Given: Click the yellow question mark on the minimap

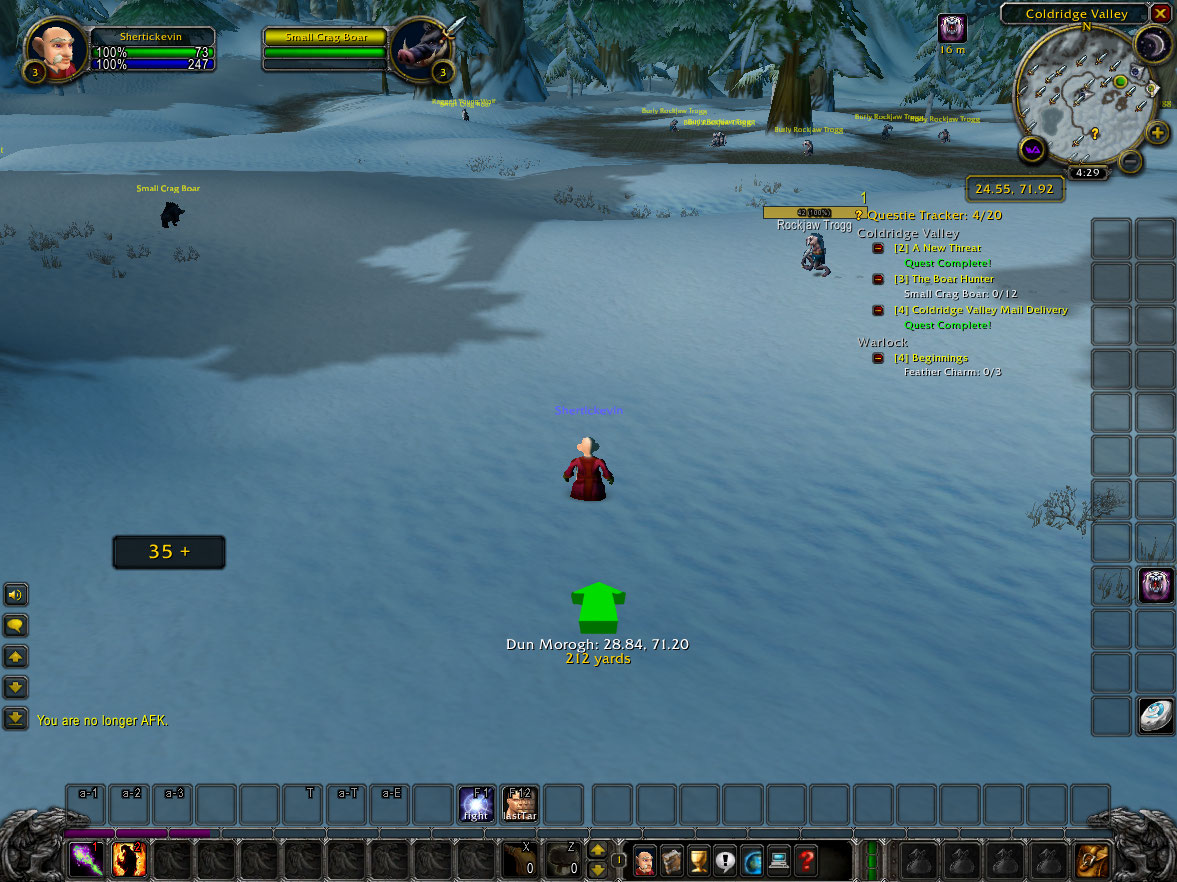Looking at the screenshot, I should pyautogui.click(x=1095, y=133).
